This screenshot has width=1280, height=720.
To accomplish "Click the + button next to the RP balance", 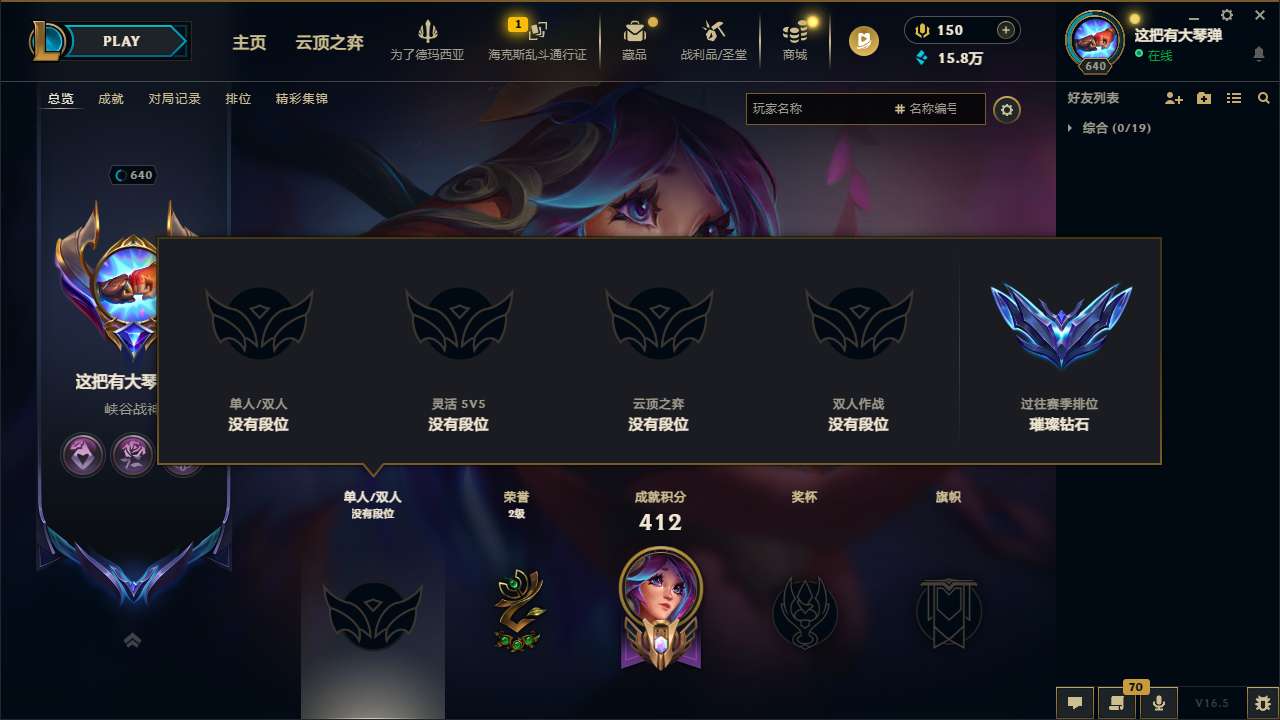I will 1005,30.
